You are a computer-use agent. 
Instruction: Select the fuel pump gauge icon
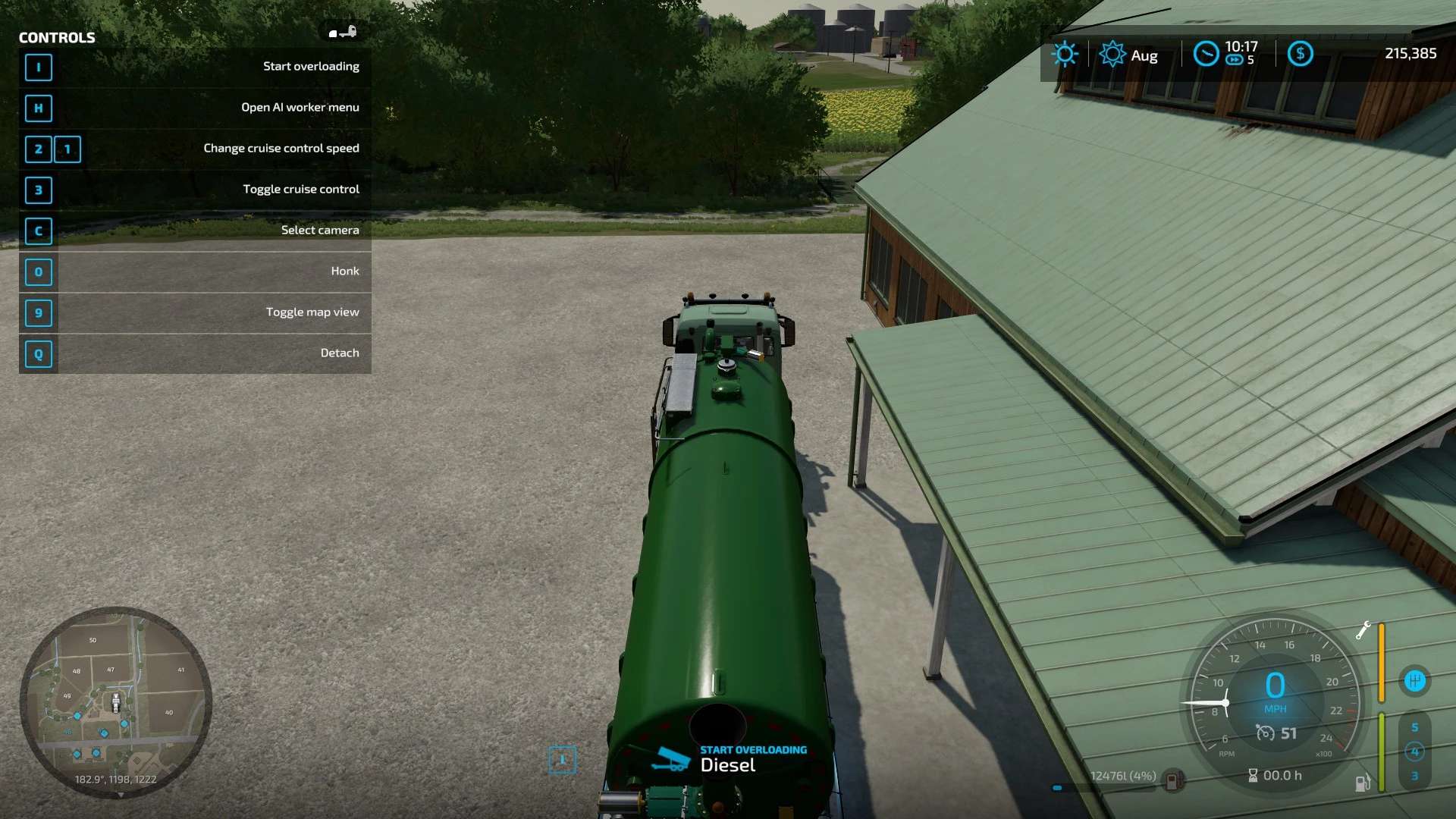pyautogui.click(x=1362, y=783)
